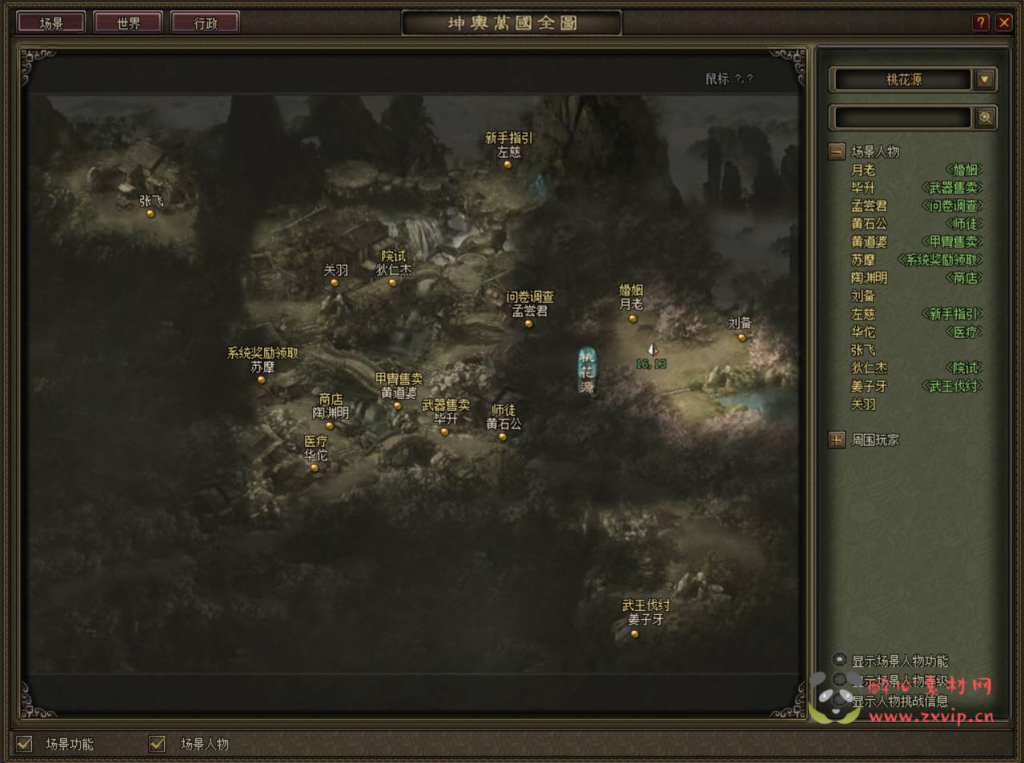Open the 桃花源 scene dropdown arrow

tap(985, 80)
